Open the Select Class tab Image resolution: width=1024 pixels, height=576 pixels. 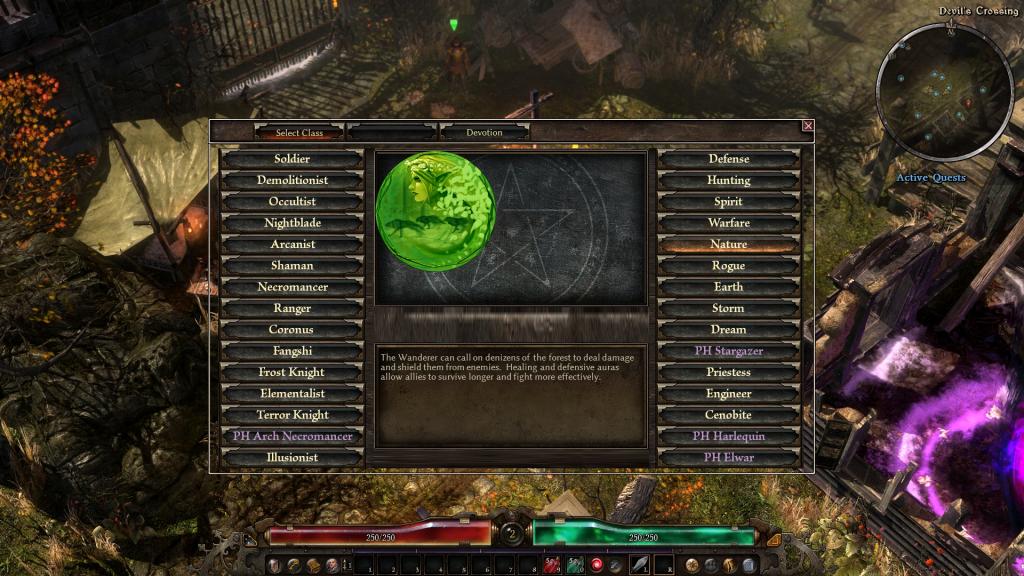(301, 132)
